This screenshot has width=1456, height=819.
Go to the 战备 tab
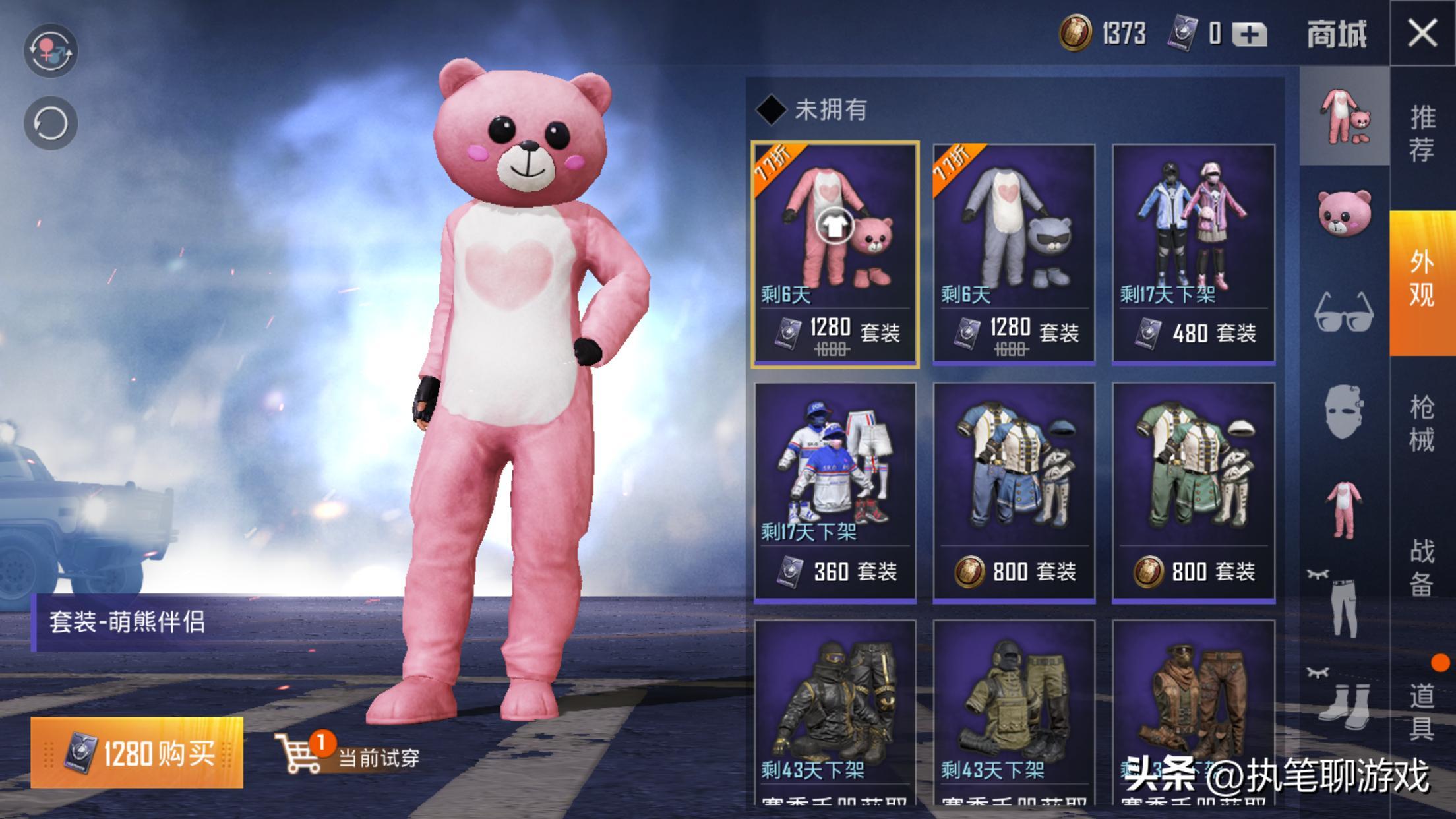pos(1422,567)
